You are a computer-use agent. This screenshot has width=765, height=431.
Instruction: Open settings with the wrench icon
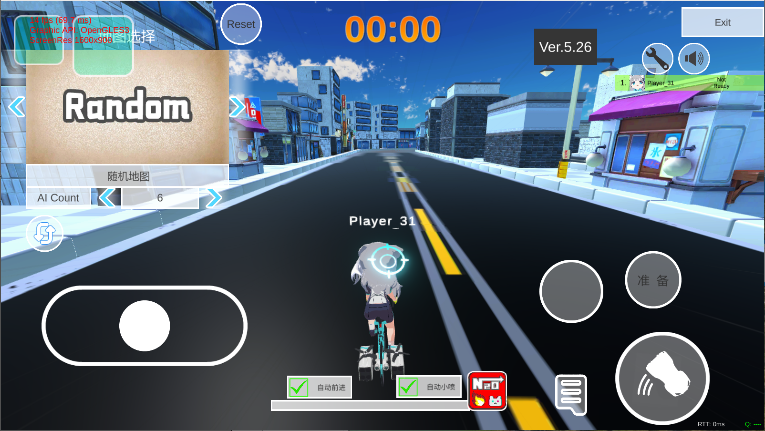pos(657,57)
